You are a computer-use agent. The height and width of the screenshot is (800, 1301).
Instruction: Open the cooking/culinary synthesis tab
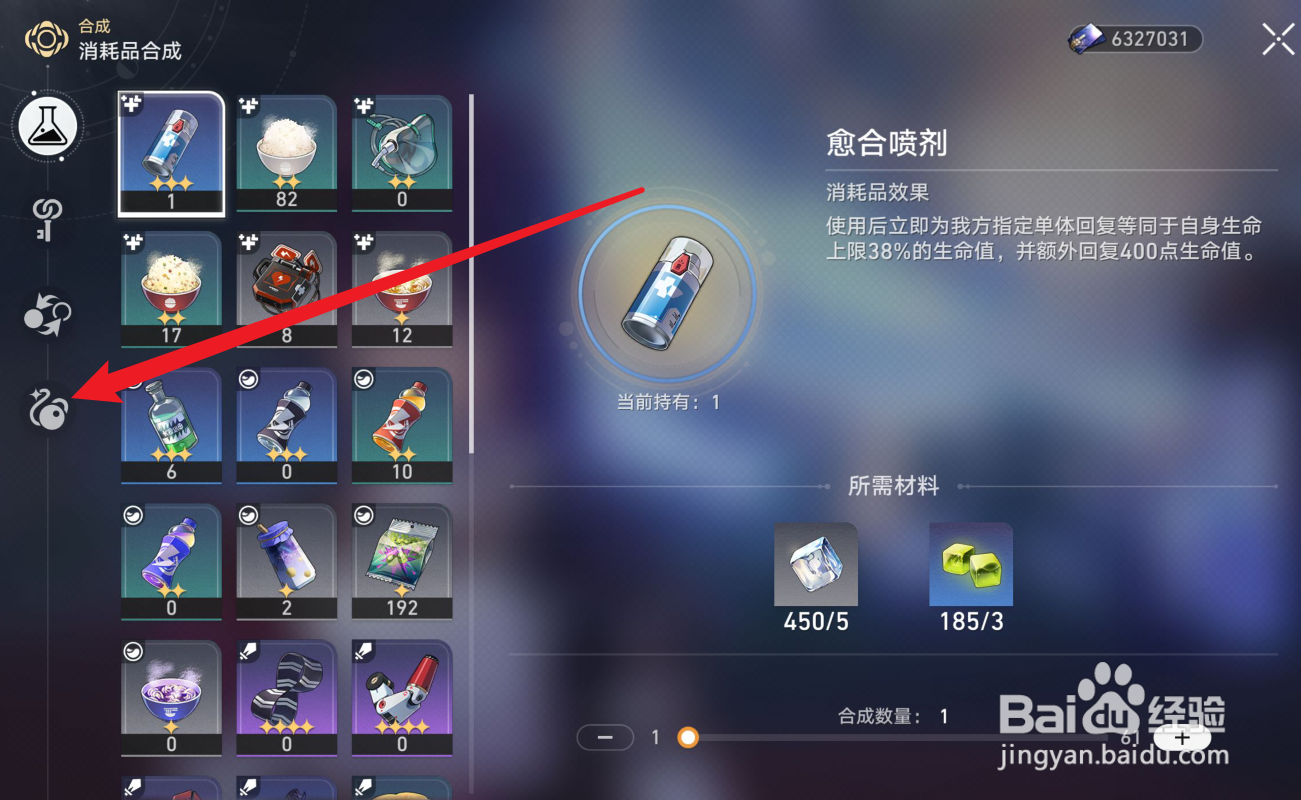(x=46, y=410)
